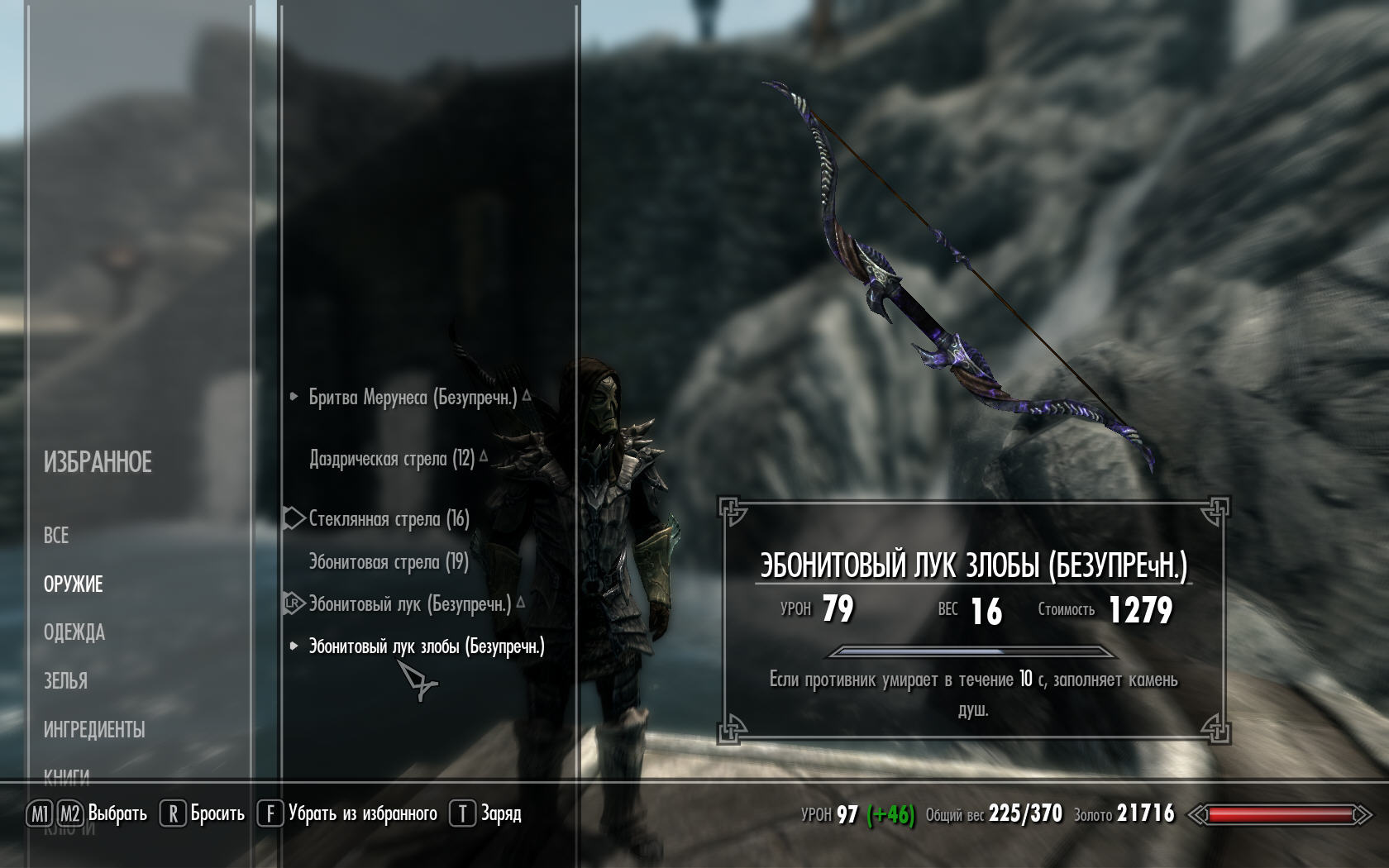
Task: Switch to the Ингредиенты category
Action: [x=94, y=730]
